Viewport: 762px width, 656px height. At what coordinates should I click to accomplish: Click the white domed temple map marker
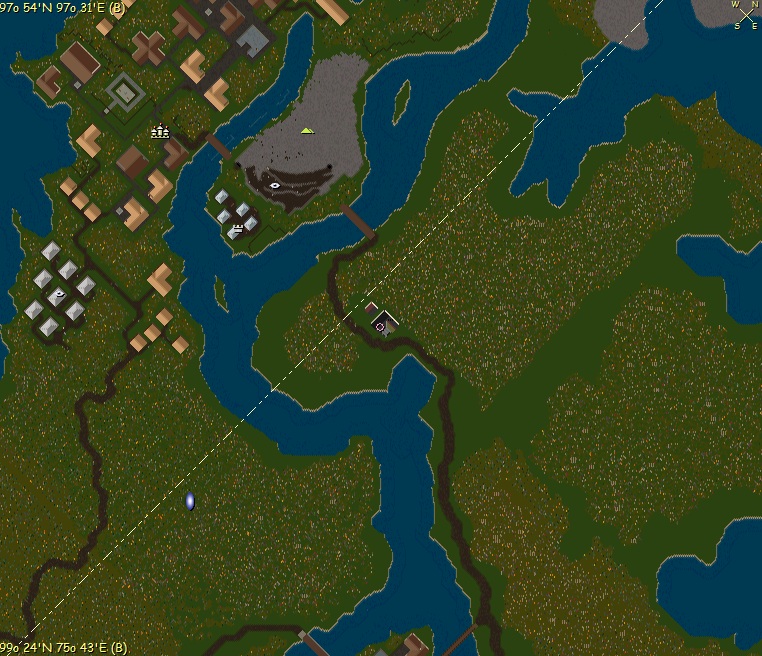160,131
